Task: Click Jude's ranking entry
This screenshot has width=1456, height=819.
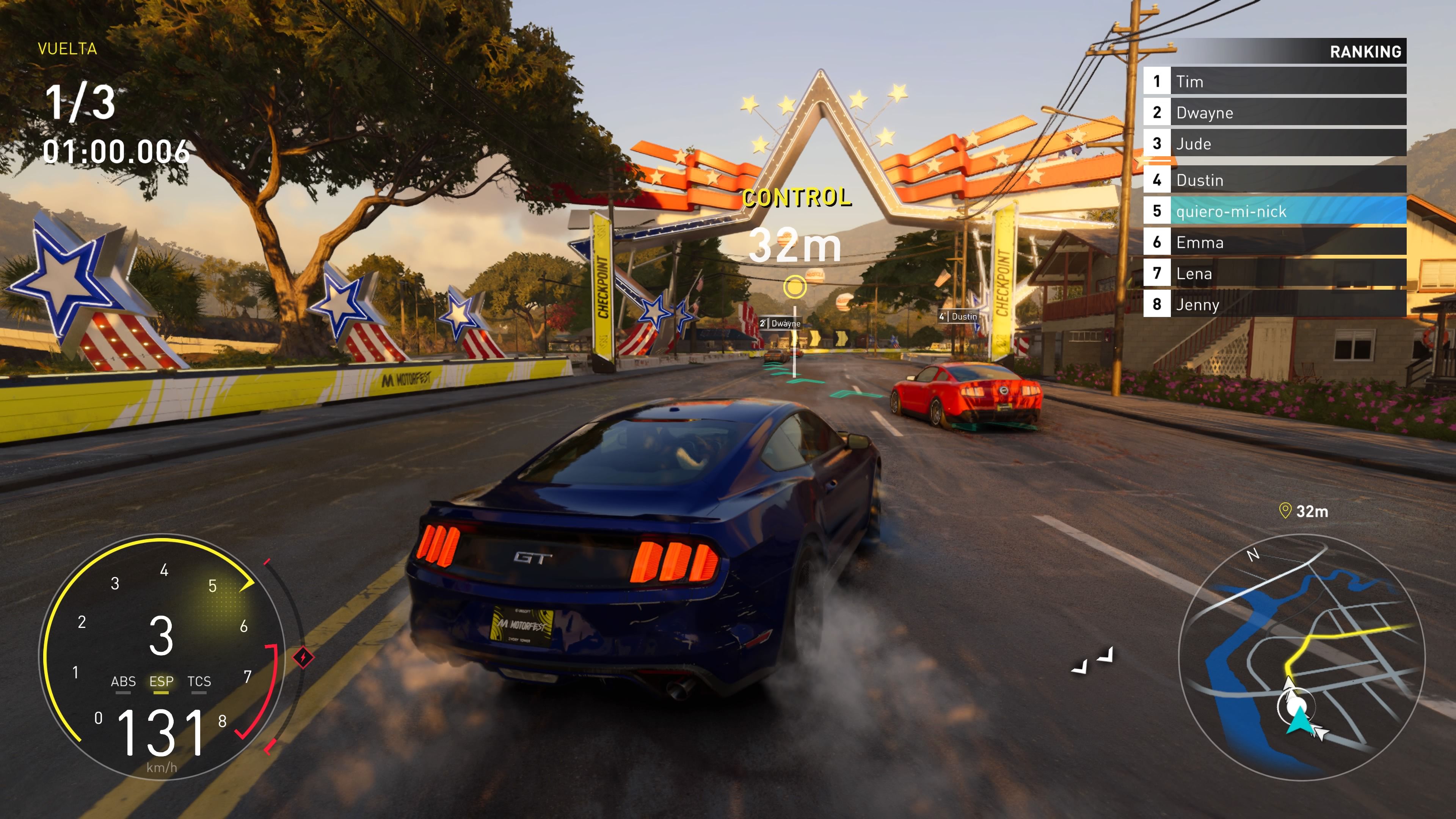Action: click(1274, 144)
